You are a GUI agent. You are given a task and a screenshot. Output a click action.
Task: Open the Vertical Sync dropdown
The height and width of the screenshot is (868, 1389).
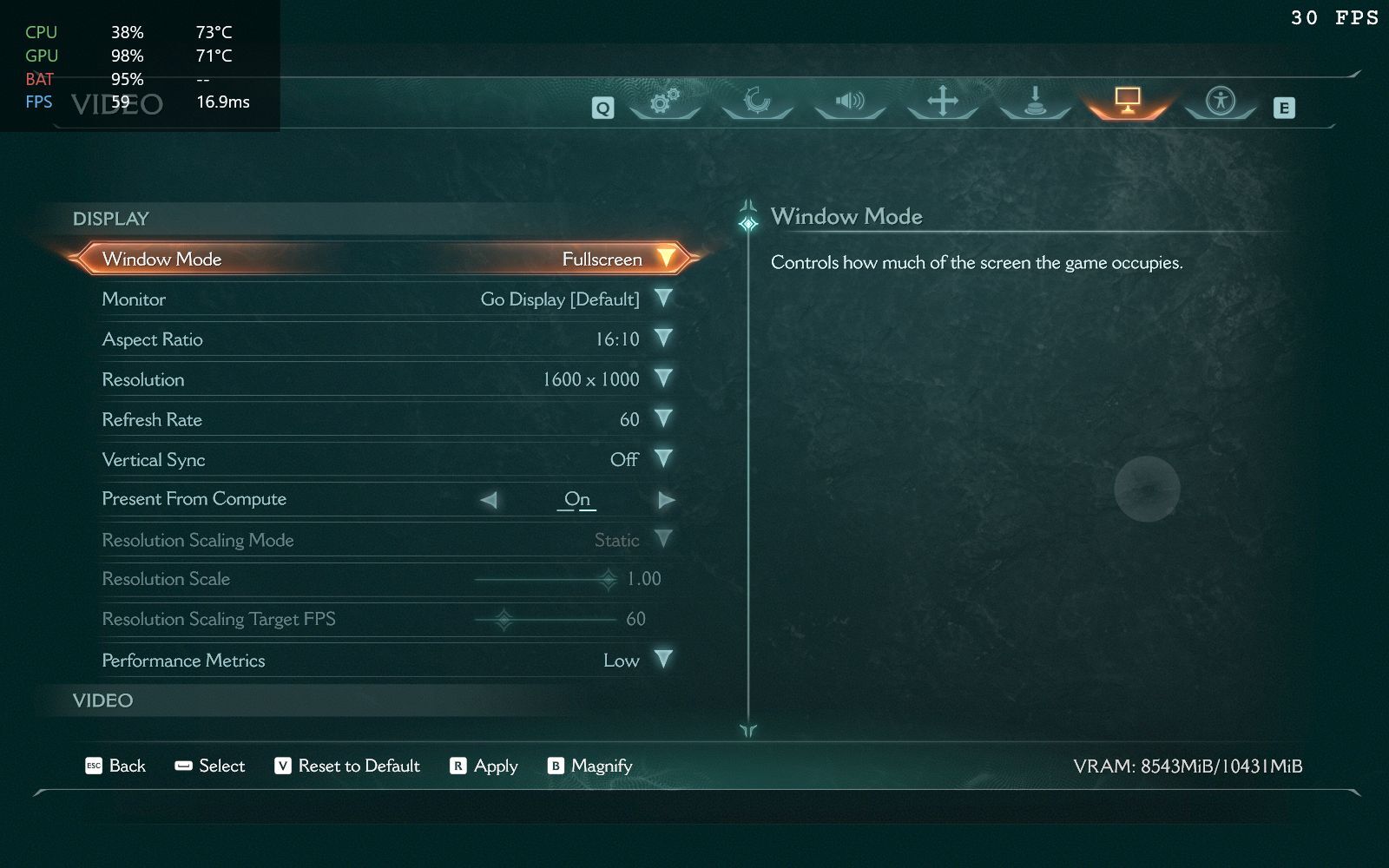point(663,459)
